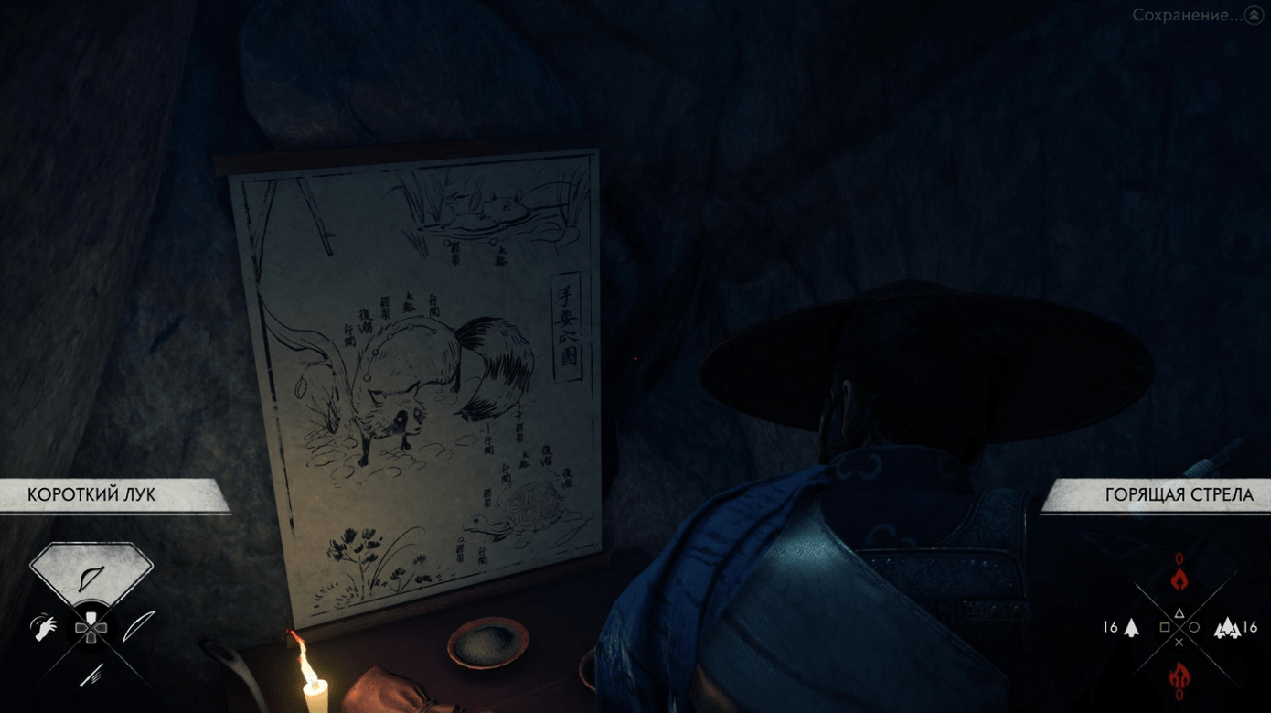Select the waving hand gesture icon
Screen dimensions: 1271x713
[45, 628]
